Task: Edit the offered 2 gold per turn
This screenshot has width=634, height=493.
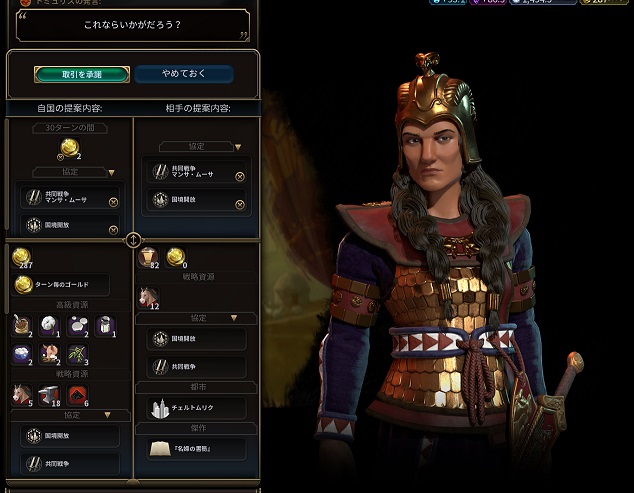Action: (70, 149)
